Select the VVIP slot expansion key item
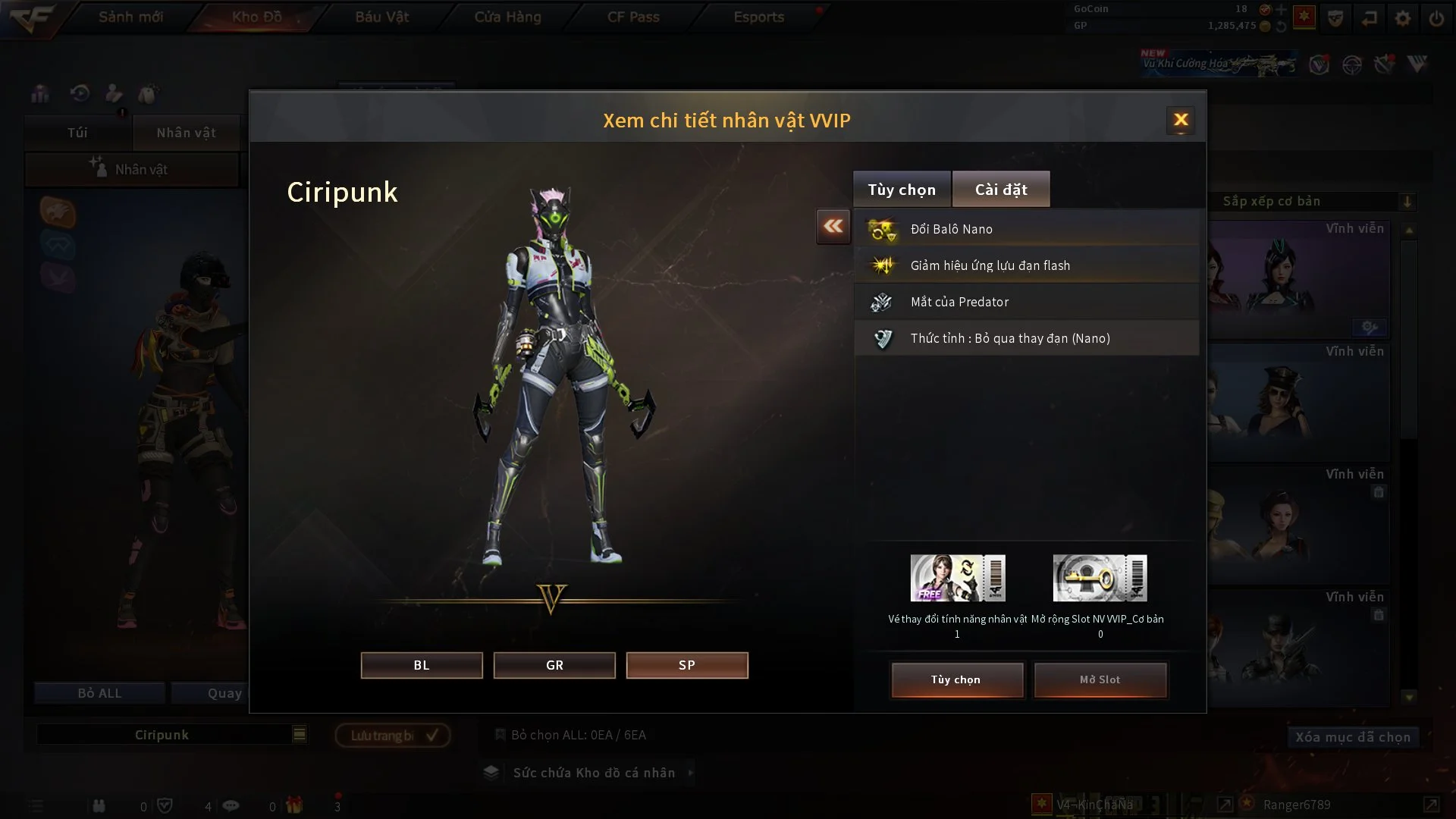Image resolution: width=1456 pixels, height=819 pixels. (x=1100, y=578)
